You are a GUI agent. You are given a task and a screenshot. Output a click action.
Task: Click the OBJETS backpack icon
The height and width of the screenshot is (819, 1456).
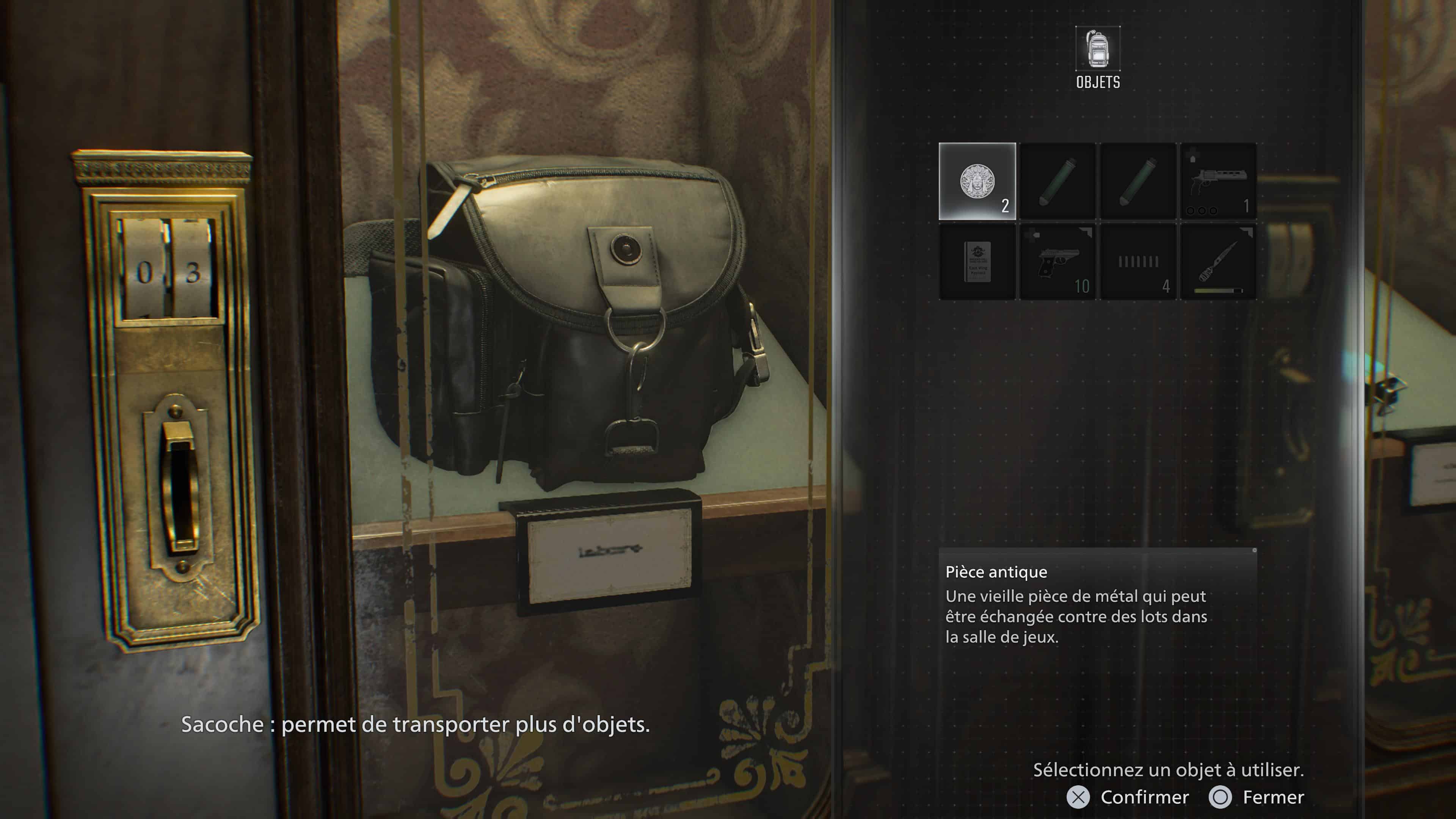1098,49
